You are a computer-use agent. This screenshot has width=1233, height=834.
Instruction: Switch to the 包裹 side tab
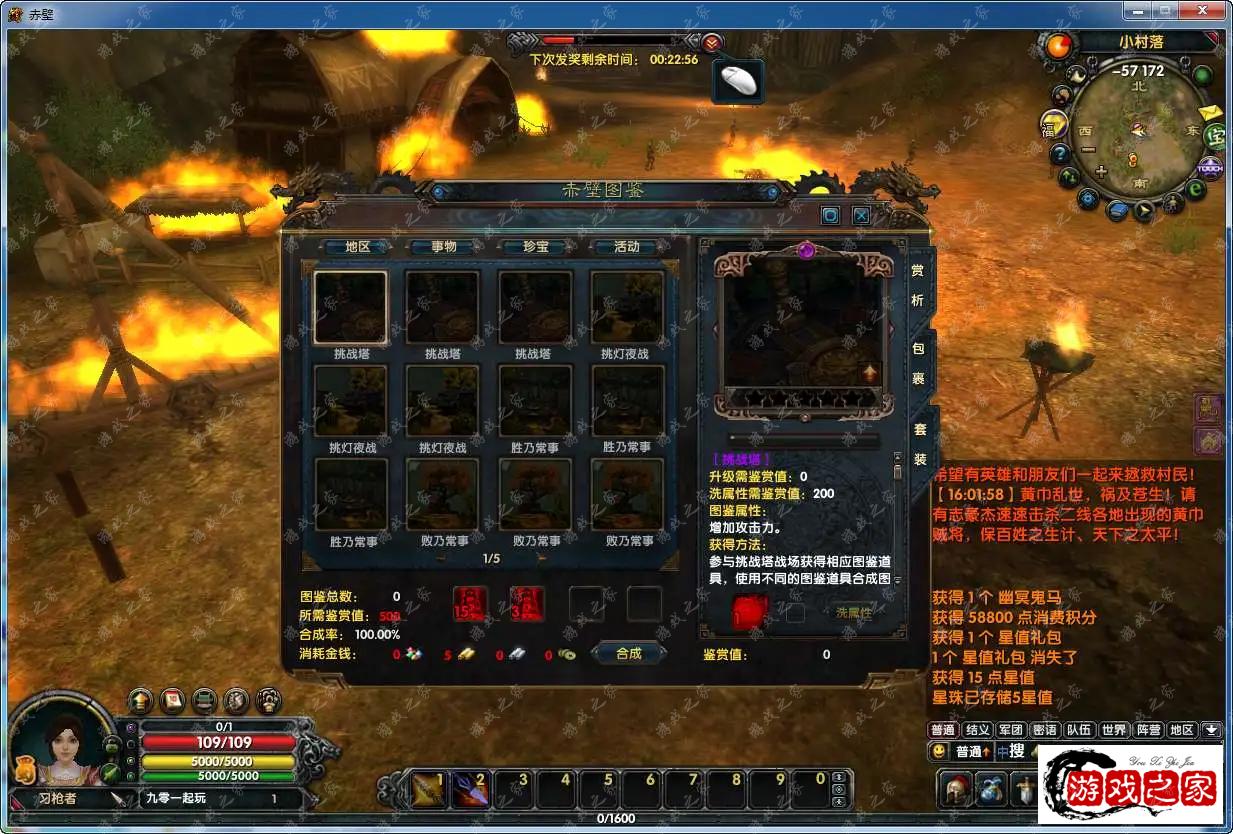coord(918,364)
